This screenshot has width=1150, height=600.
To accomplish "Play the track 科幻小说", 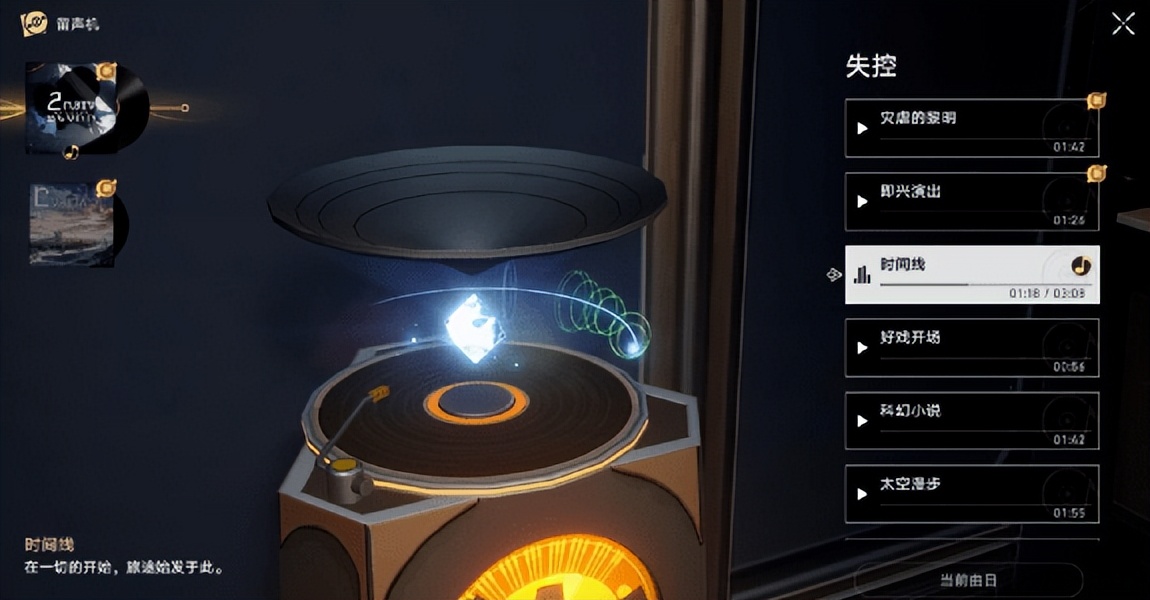I will point(862,421).
